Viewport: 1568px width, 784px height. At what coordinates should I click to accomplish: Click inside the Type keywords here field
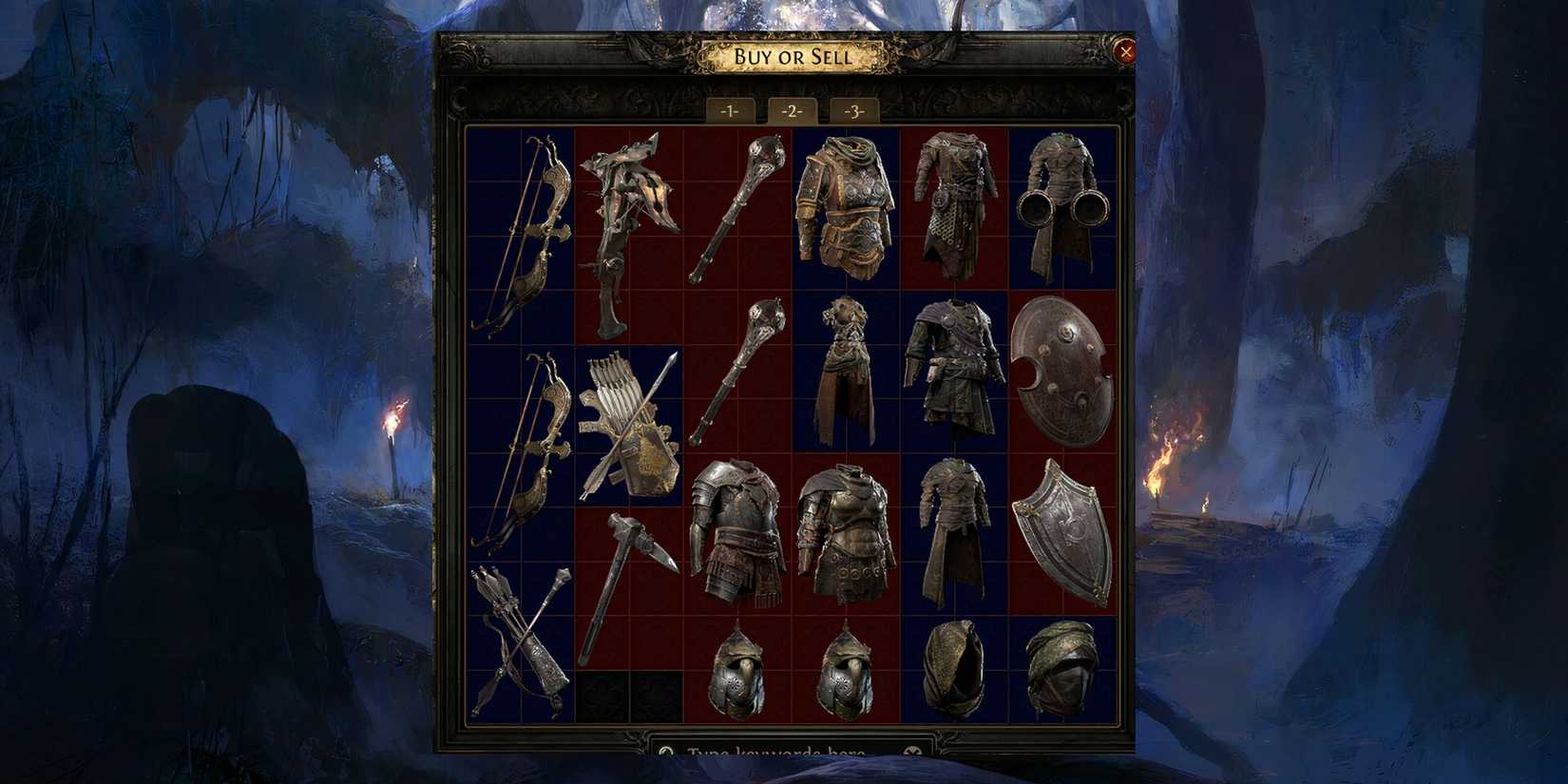(779, 753)
